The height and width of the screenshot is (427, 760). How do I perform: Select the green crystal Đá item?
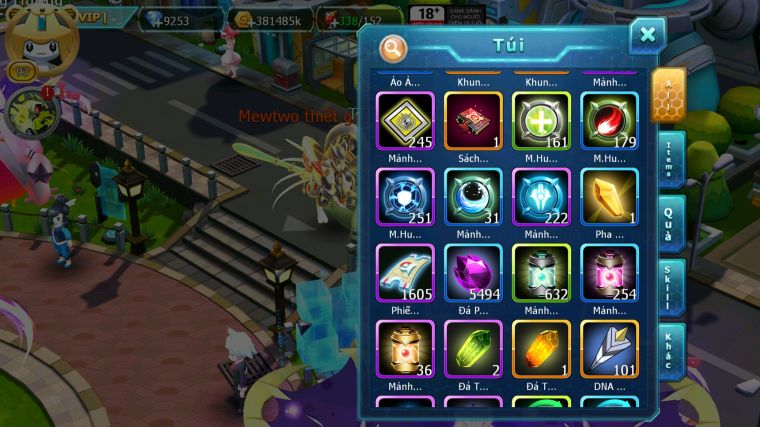(473, 349)
